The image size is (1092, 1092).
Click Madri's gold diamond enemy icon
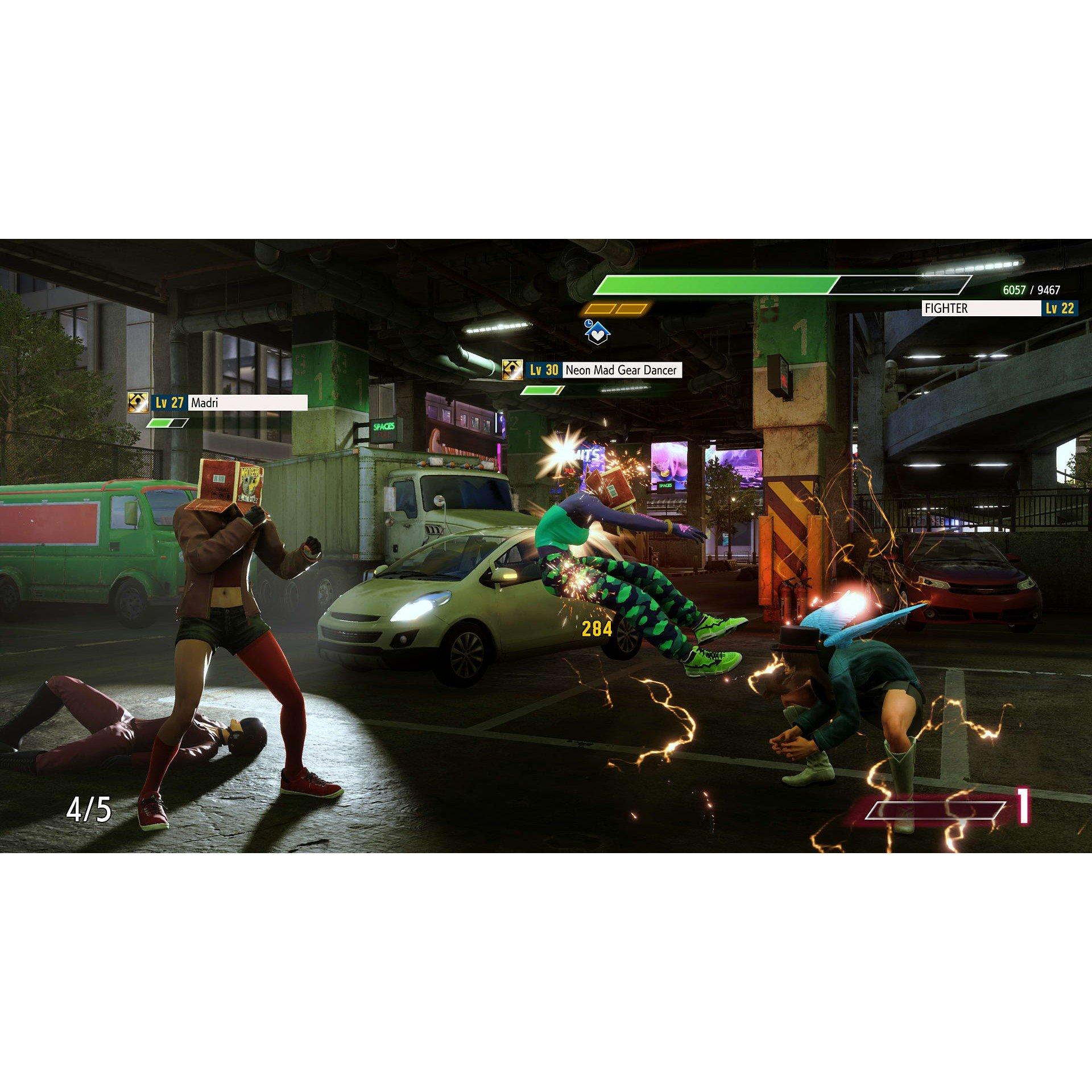pyautogui.click(x=139, y=402)
